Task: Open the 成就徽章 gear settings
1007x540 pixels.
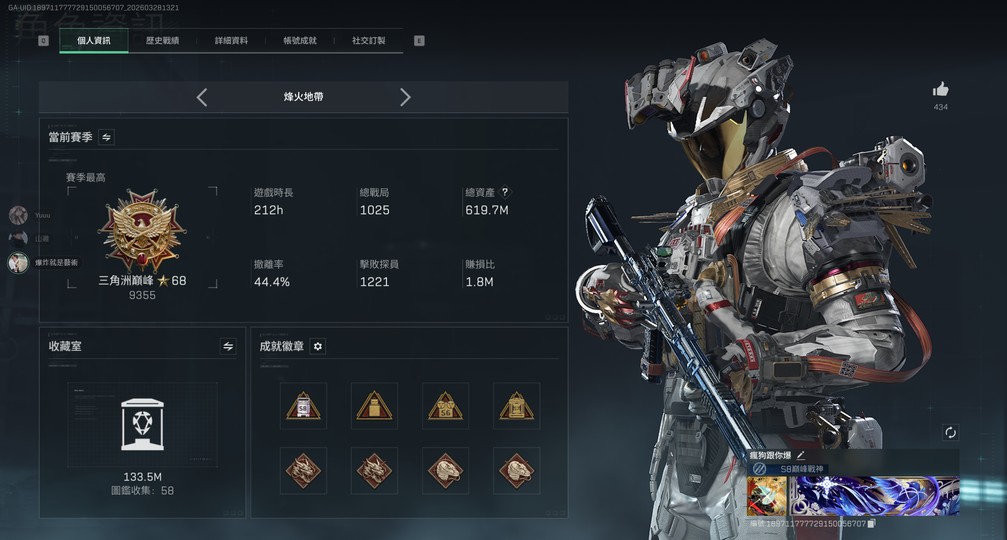Action: point(318,346)
